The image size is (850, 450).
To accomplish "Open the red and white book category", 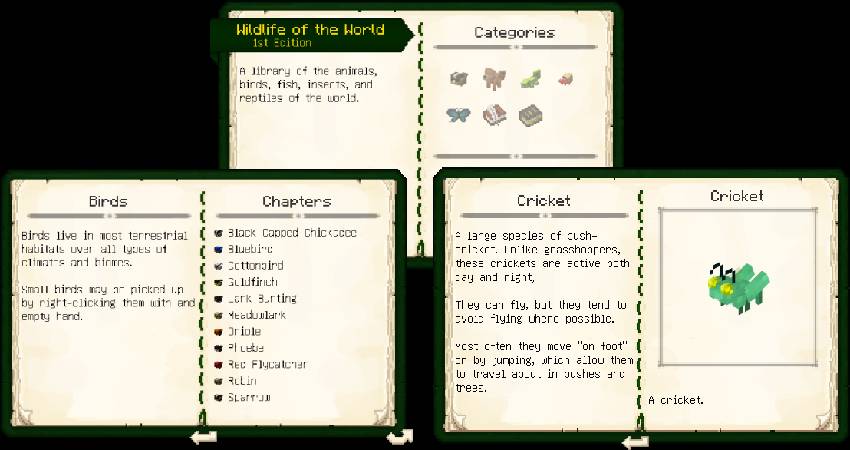I will [494, 115].
